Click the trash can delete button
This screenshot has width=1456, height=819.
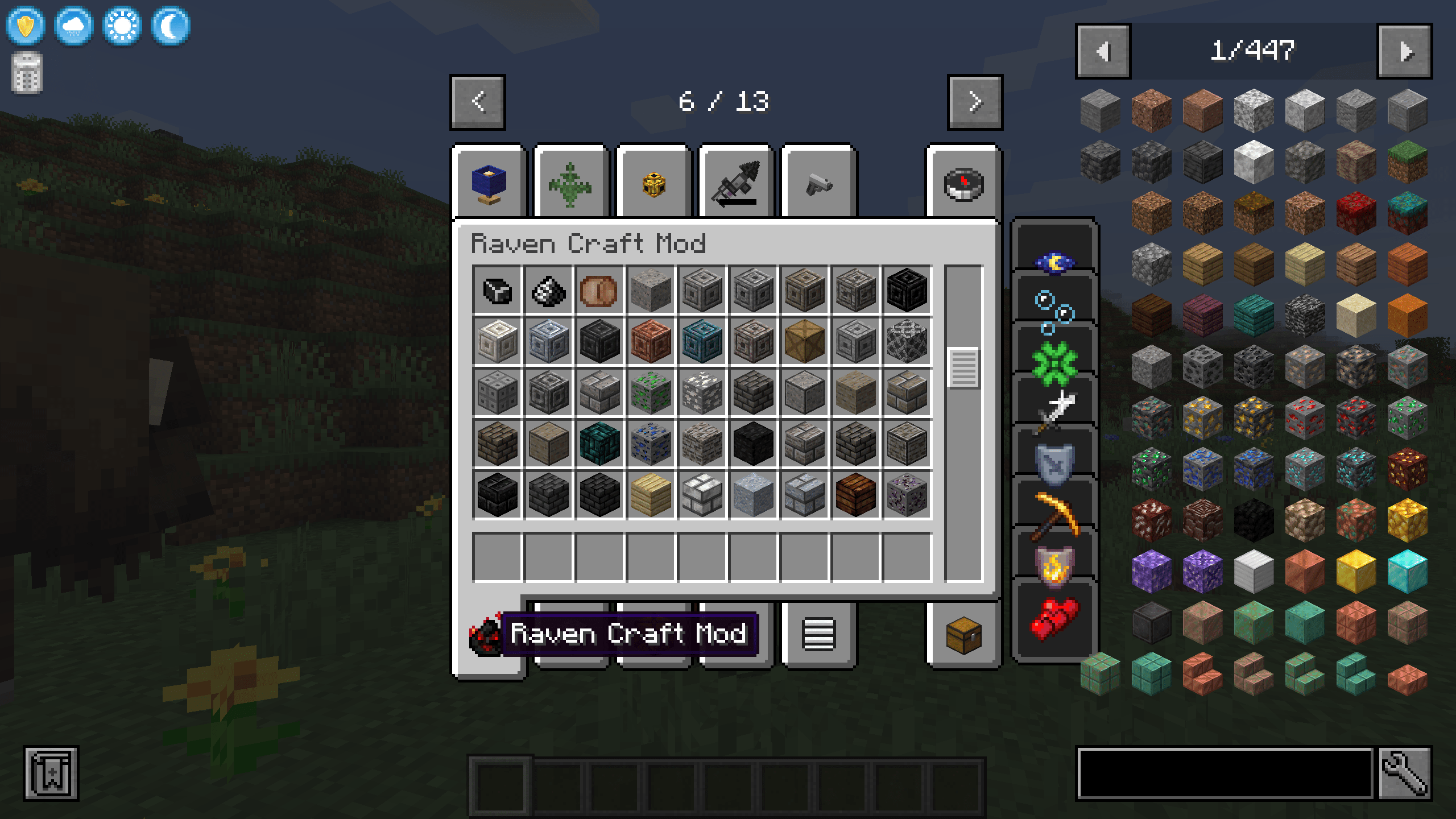pos(27,73)
